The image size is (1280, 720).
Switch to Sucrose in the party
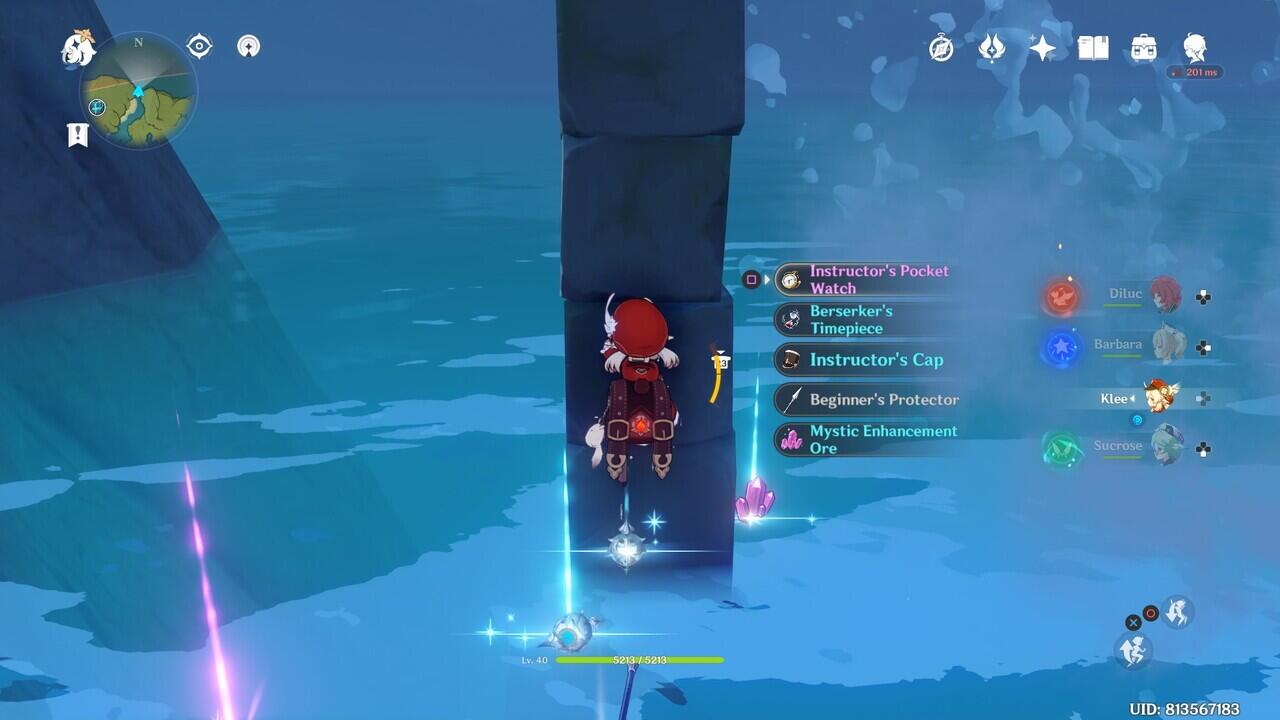tap(1163, 447)
